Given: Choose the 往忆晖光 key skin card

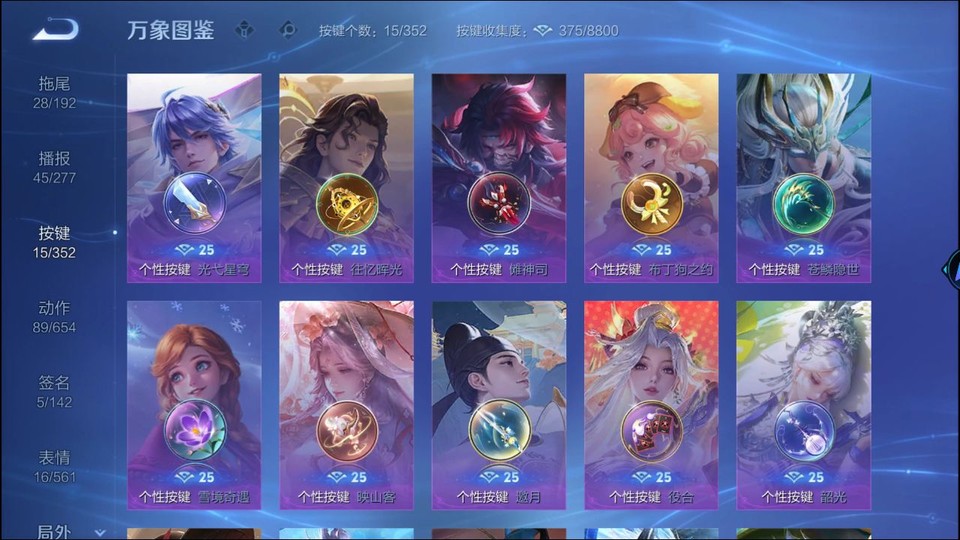Looking at the screenshot, I should point(346,178).
